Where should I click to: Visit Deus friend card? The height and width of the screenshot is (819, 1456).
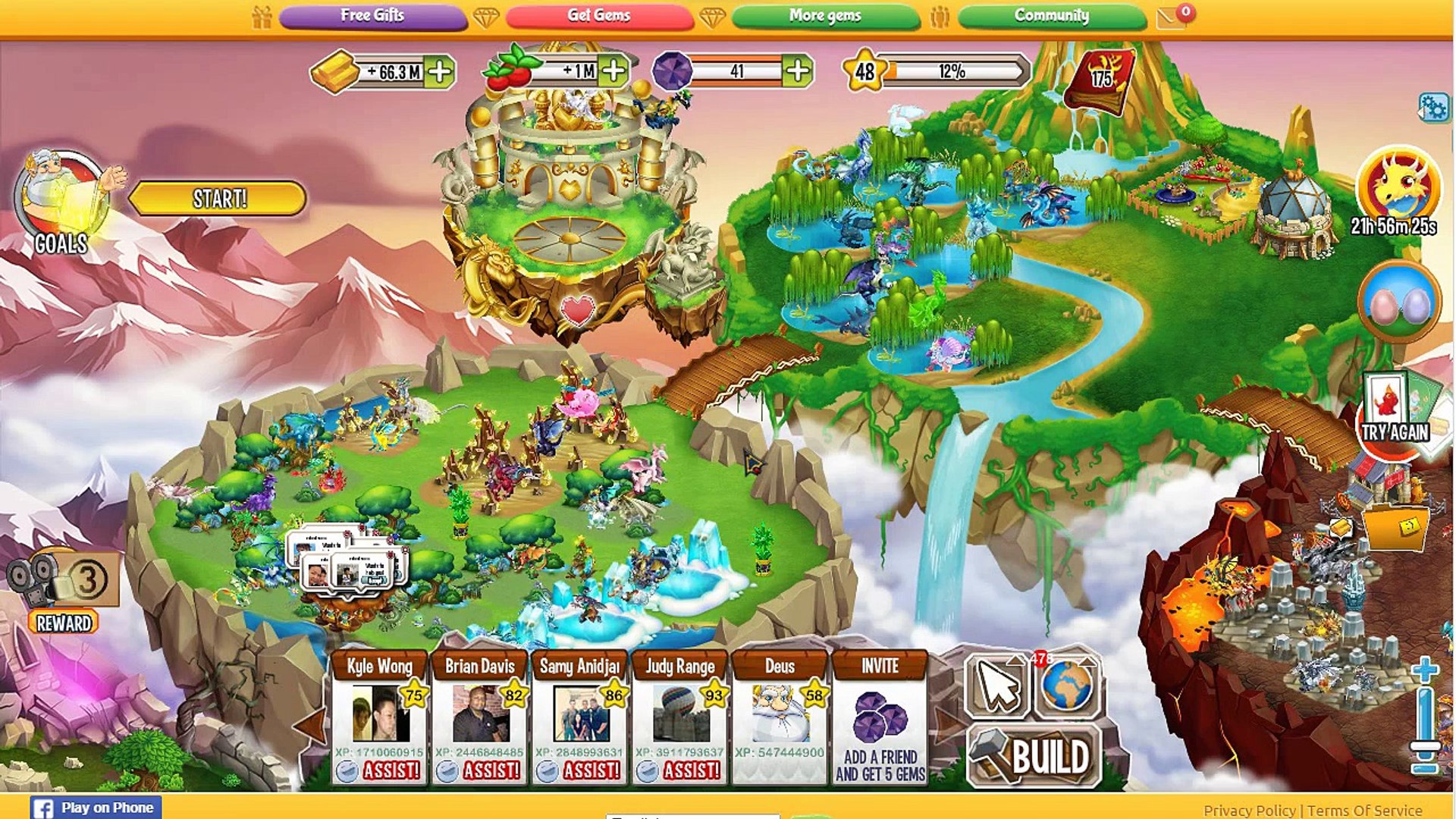click(x=780, y=713)
